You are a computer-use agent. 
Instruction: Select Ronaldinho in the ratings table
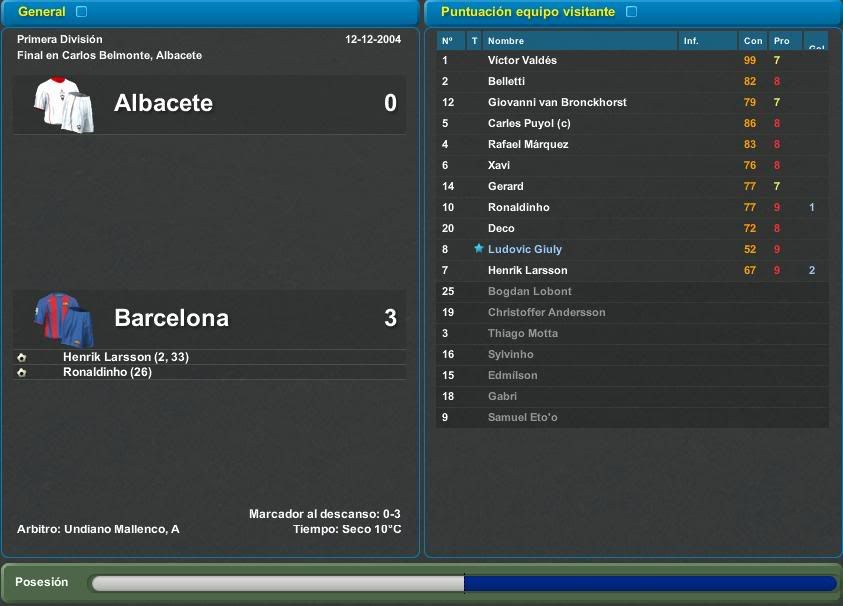coord(518,208)
